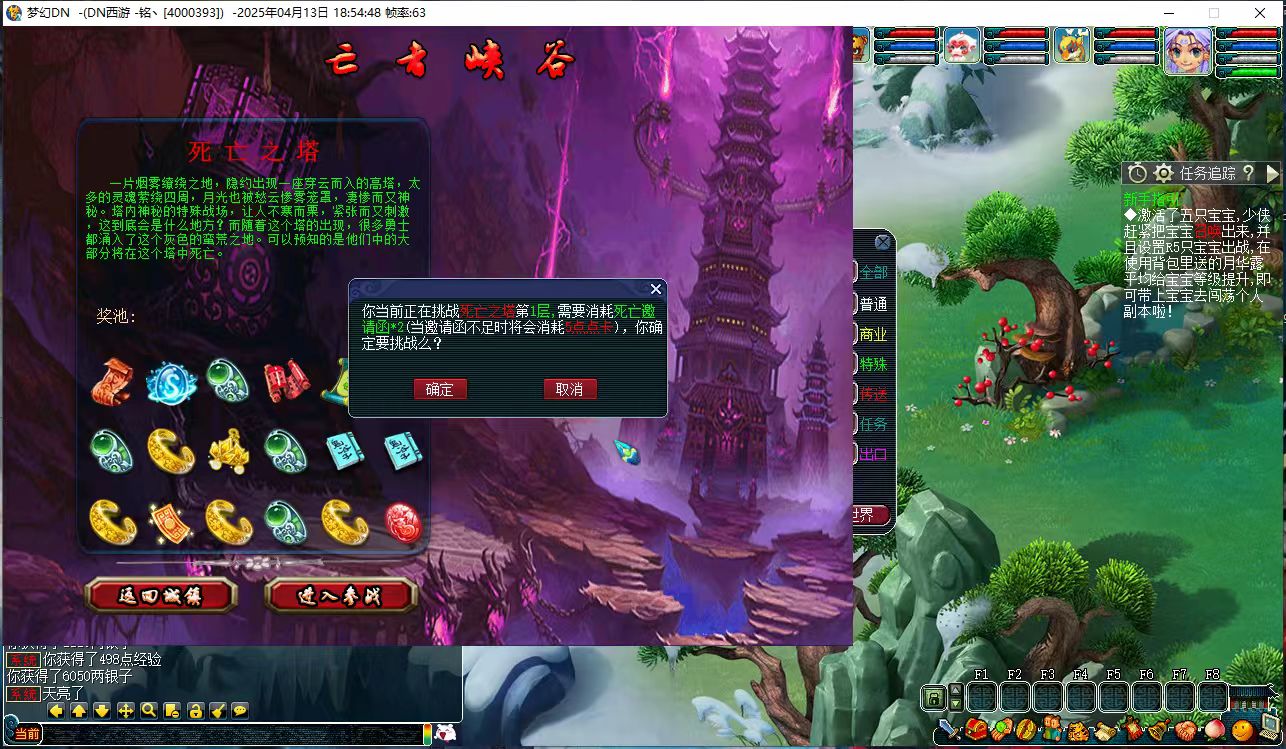The height and width of the screenshot is (749, 1286).
Task: Cancel the challenge with 取消
Action: tap(570, 390)
